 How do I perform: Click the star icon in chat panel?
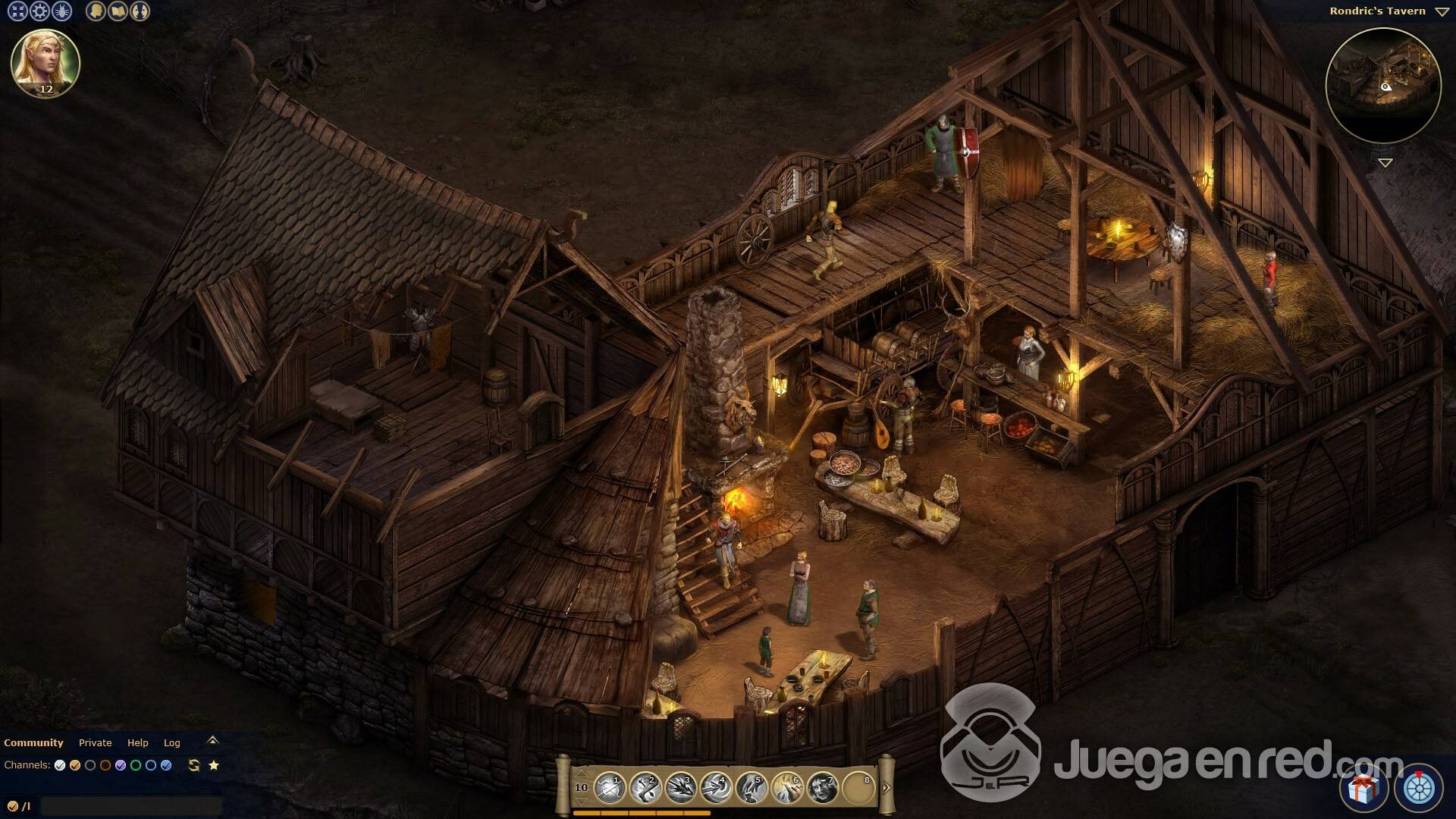(214, 765)
